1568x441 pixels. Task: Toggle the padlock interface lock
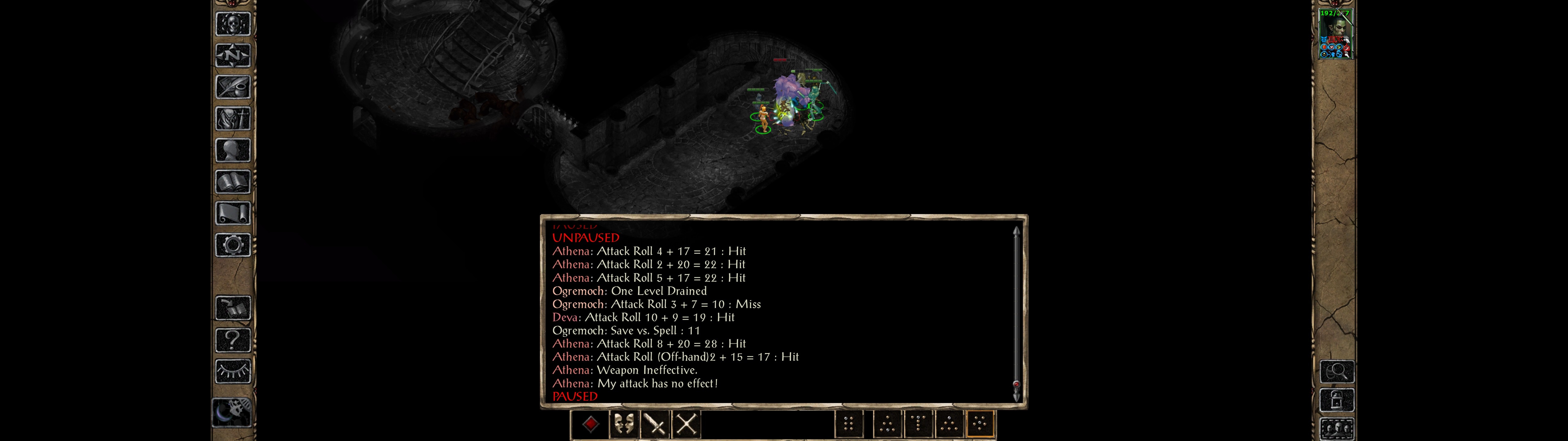click(1337, 400)
